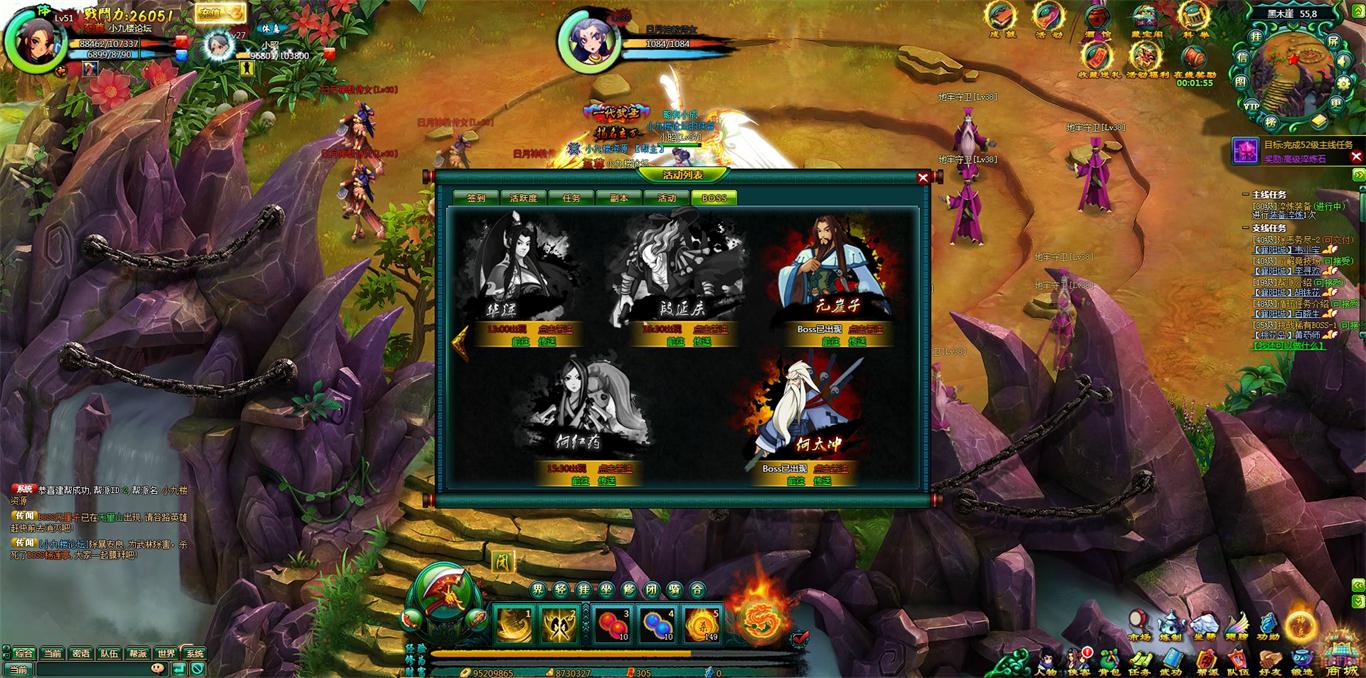Open the VIP button on the minimap ring

point(1251,105)
